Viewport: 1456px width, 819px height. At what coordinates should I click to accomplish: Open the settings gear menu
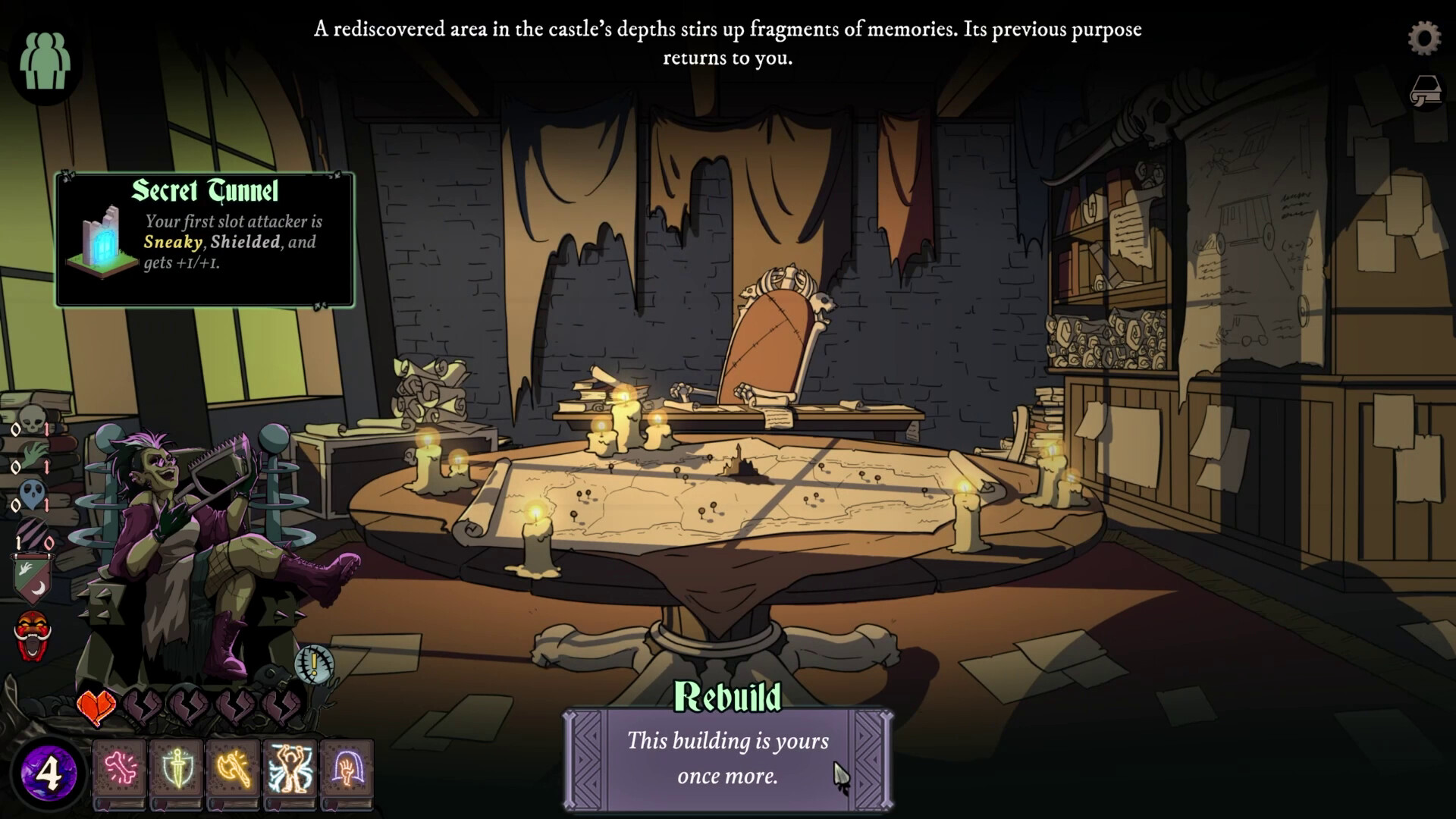[1425, 37]
